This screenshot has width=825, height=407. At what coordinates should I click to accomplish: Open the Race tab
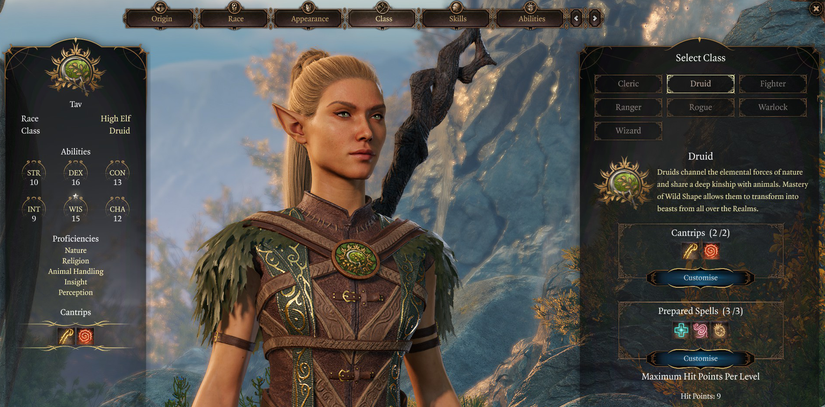(234, 18)
